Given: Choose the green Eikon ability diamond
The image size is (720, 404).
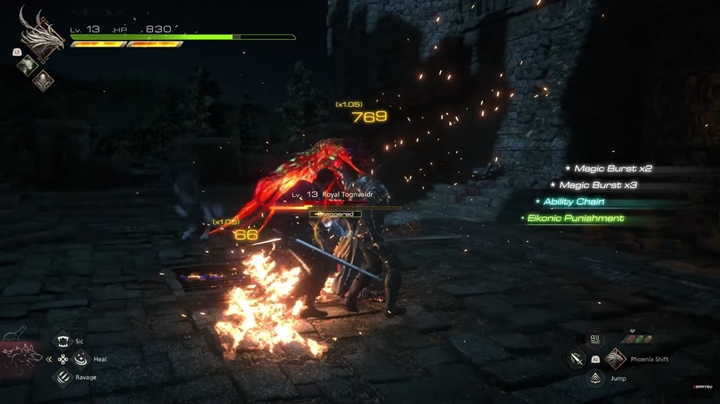Looking at the screenshot, I should pos(26,65).
